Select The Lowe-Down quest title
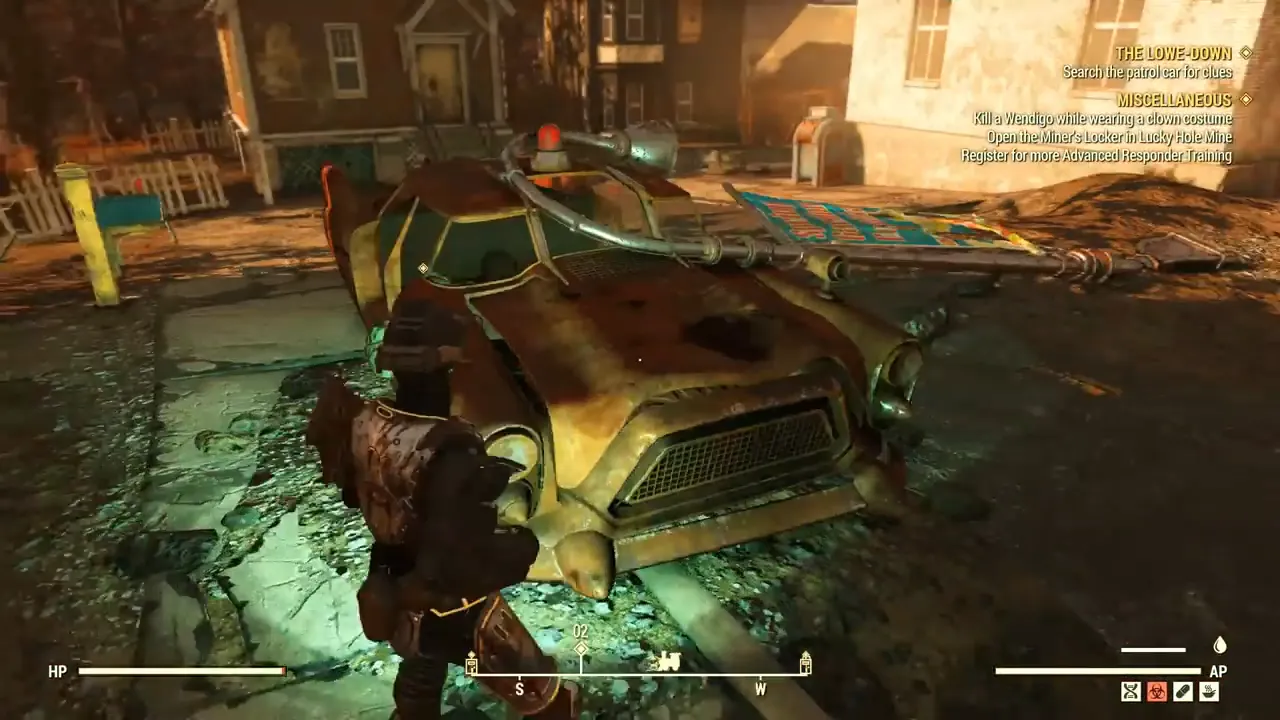Viewport: 1280px width, 720px height. (1174, 53)
